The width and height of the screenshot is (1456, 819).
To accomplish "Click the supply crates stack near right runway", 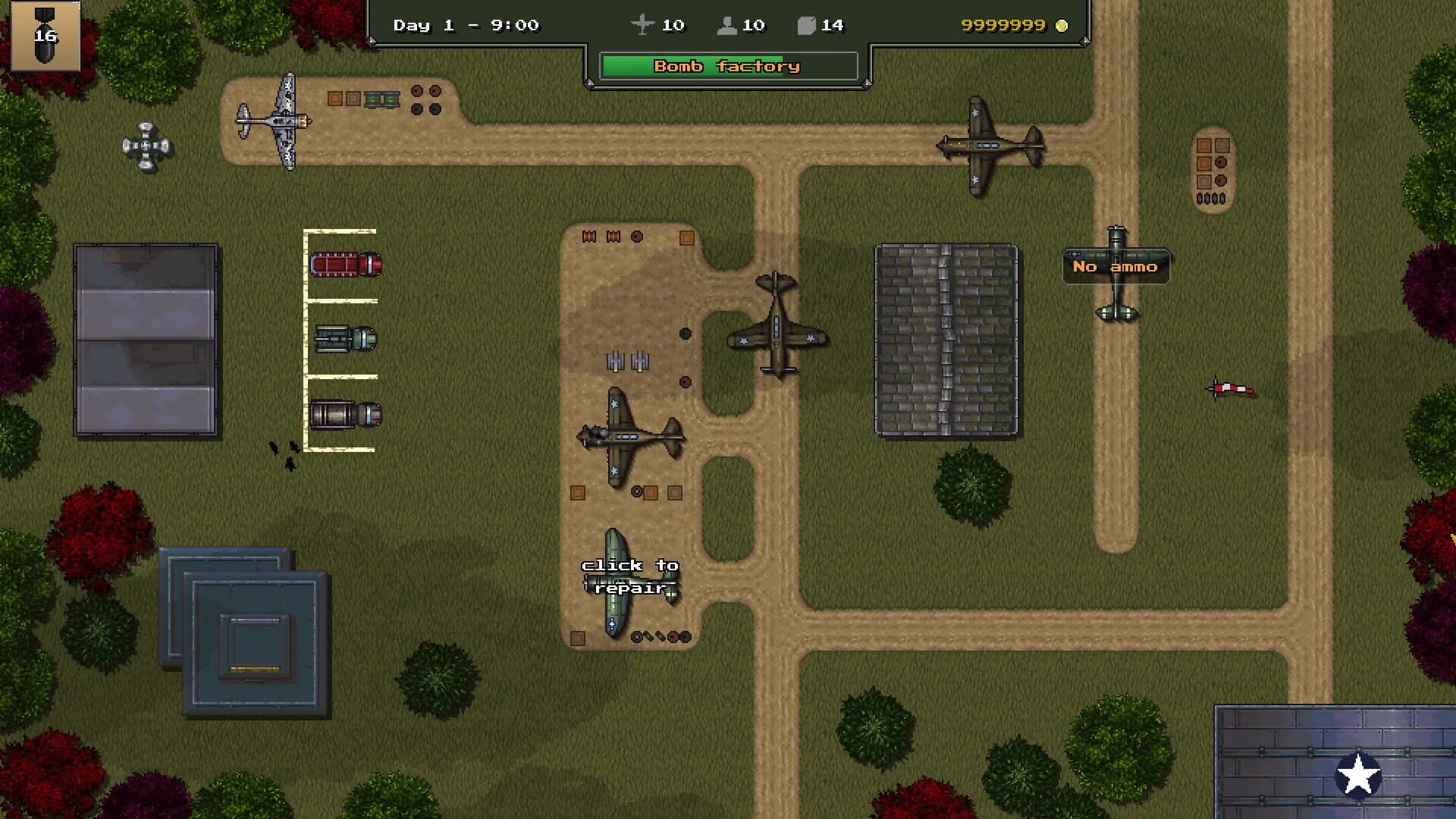I will pos(1213,171).
